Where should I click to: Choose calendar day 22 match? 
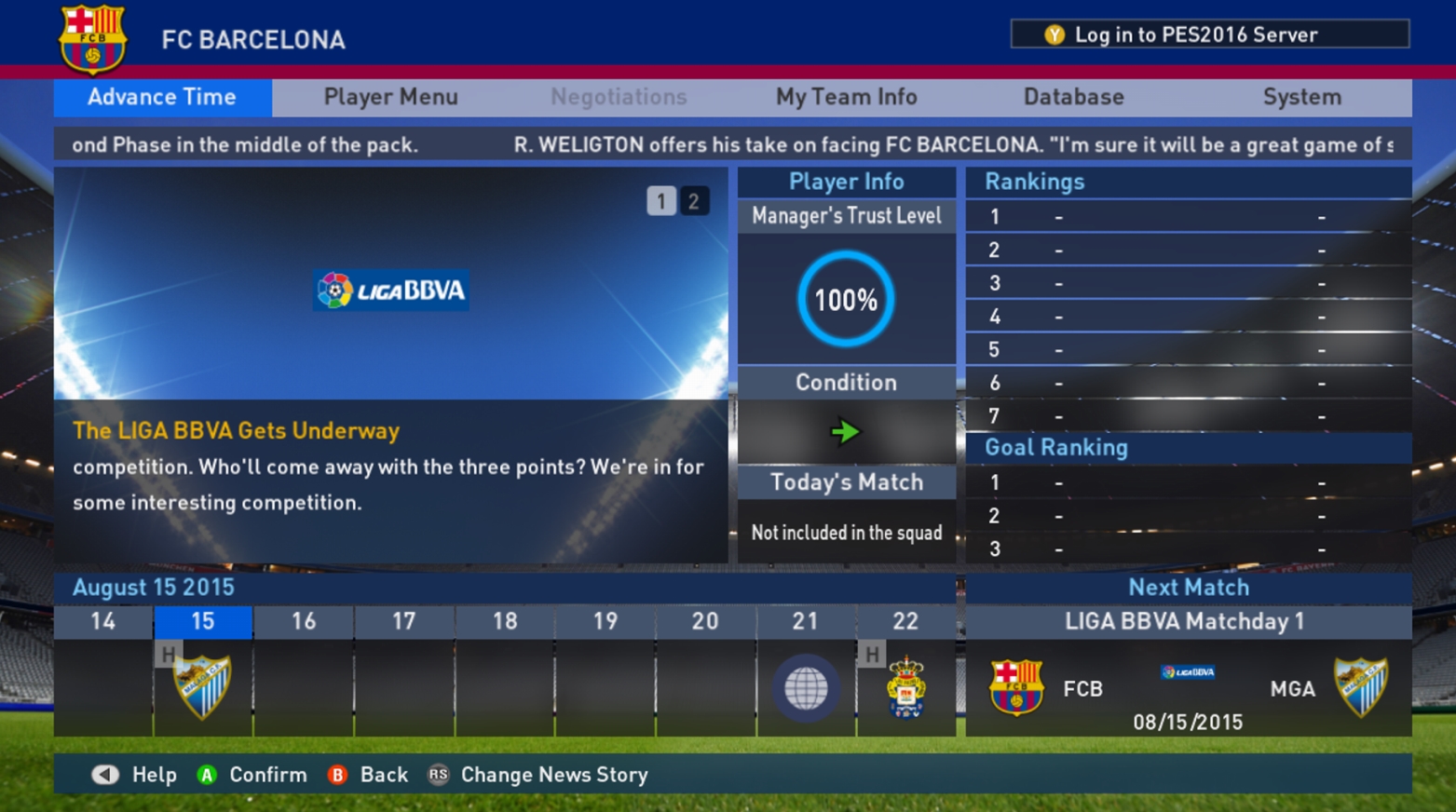905,687
